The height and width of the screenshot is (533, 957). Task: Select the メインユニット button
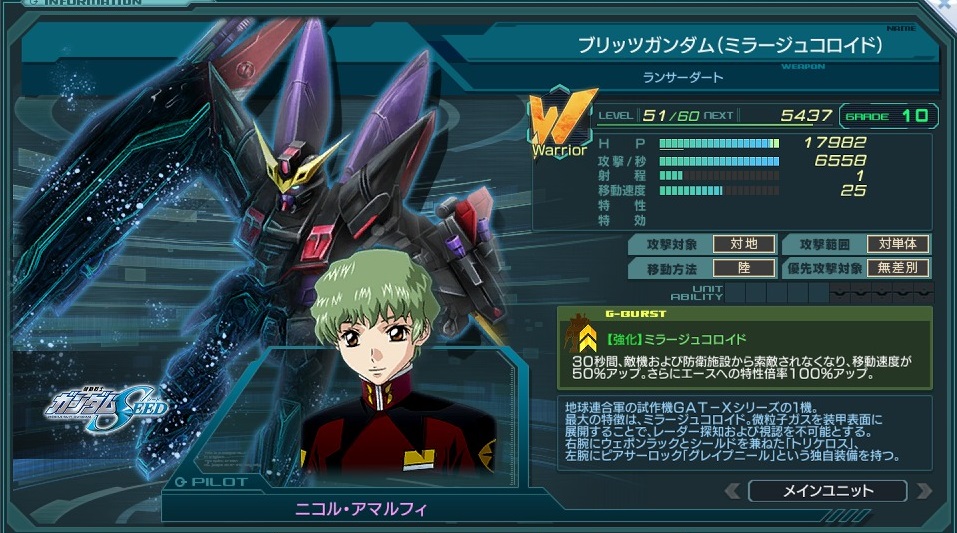827,491
